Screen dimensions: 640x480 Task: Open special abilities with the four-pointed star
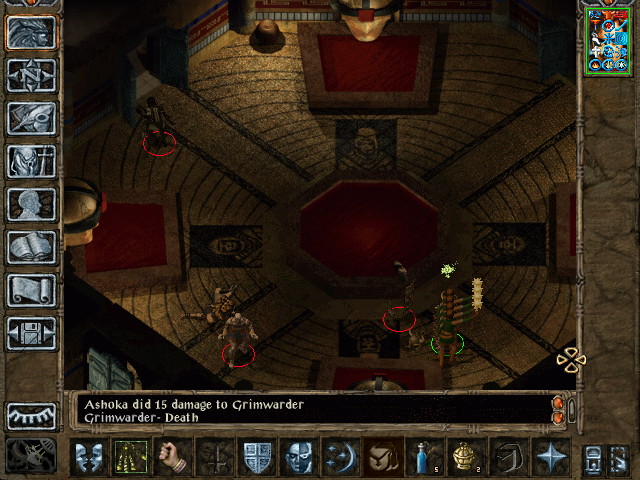point(551,456)
